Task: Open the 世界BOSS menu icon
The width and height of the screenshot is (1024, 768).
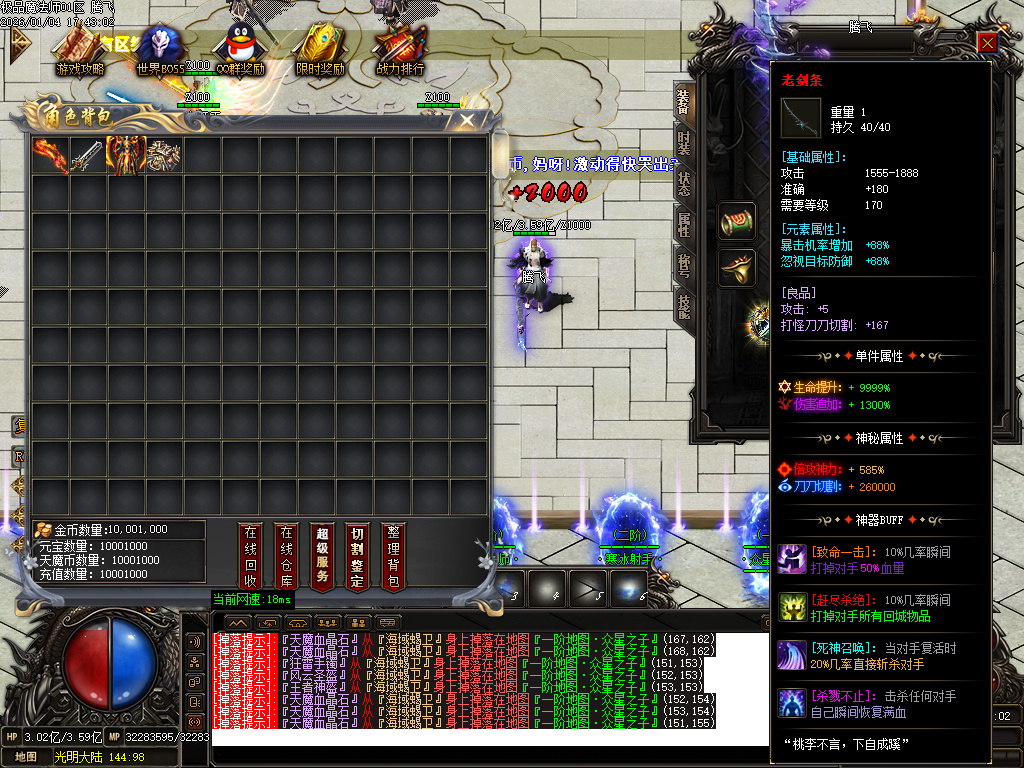Action: (x=160, y=50)
